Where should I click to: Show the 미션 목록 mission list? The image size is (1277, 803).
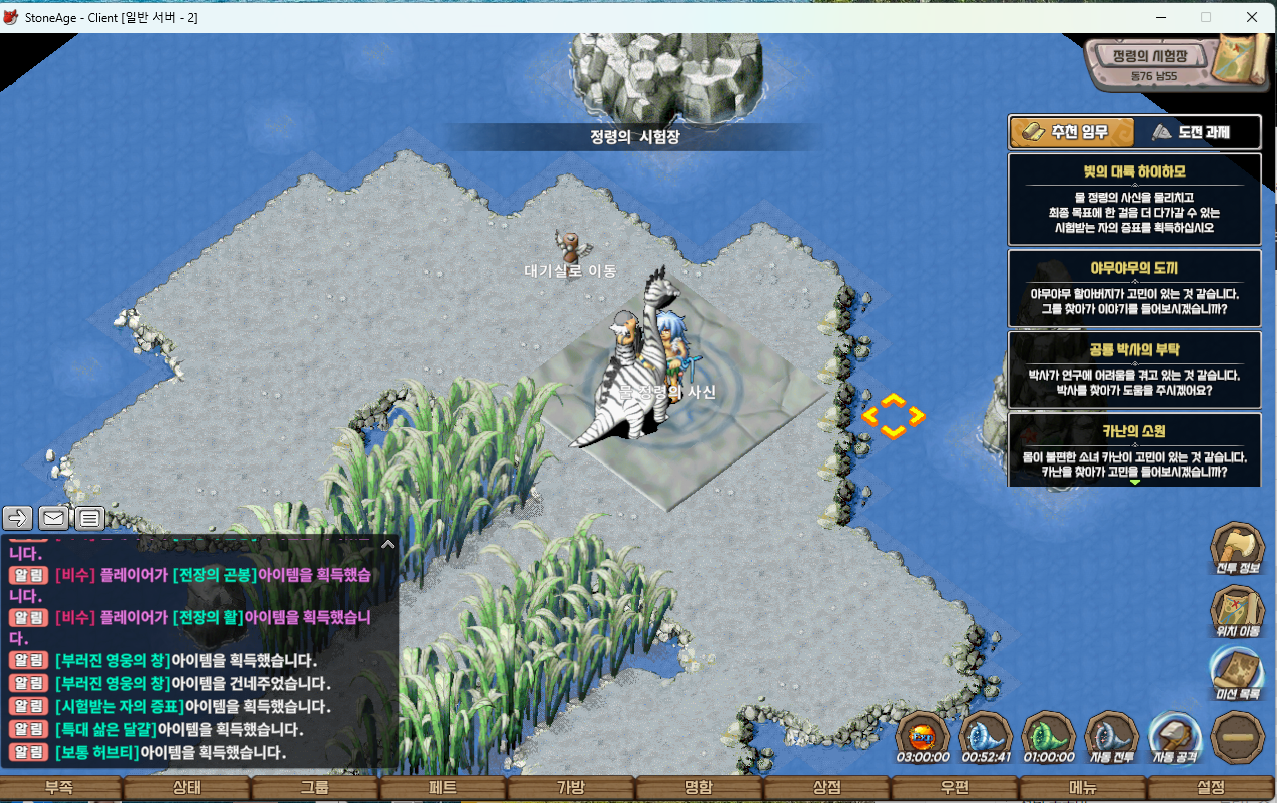click(1237, 672)
